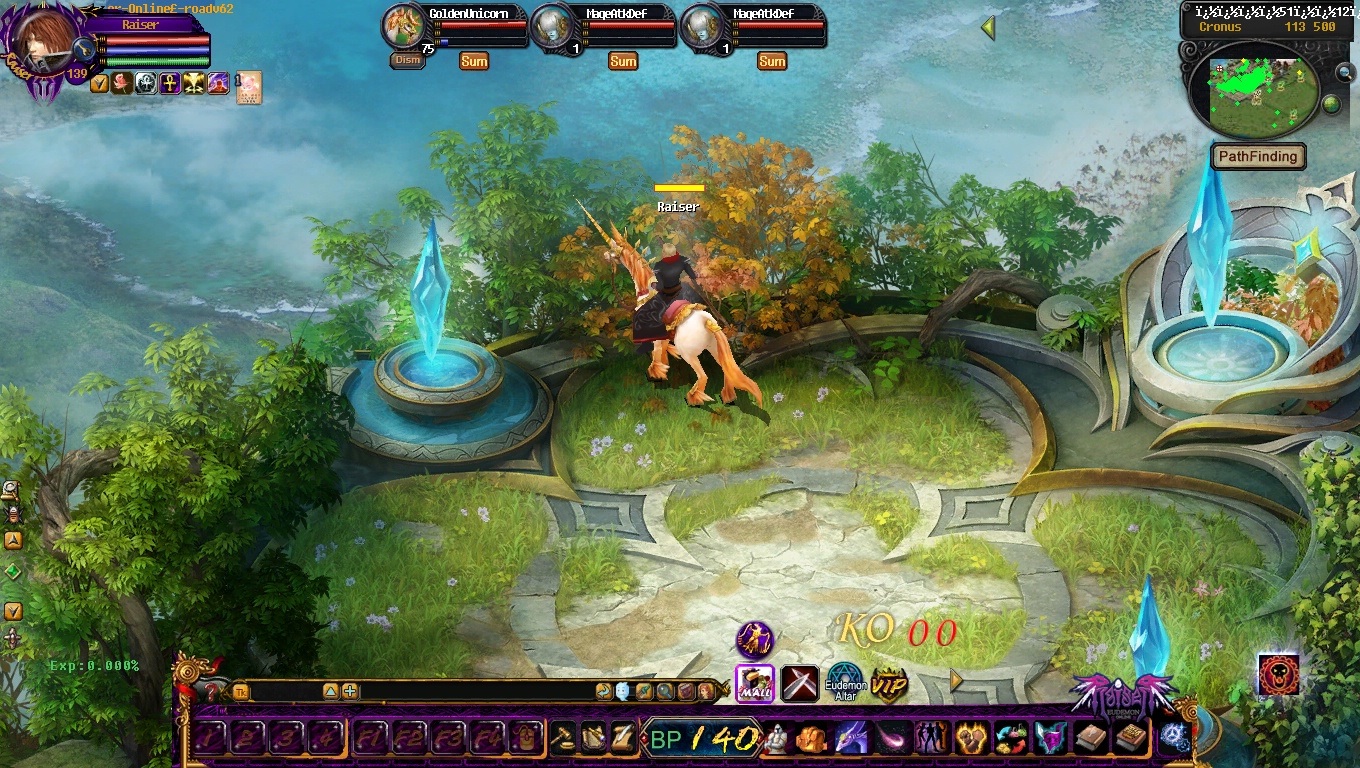This screenshot has width=1360, height=768.
Task: Open the Eudemon Altar
Action: click(845, 684)
